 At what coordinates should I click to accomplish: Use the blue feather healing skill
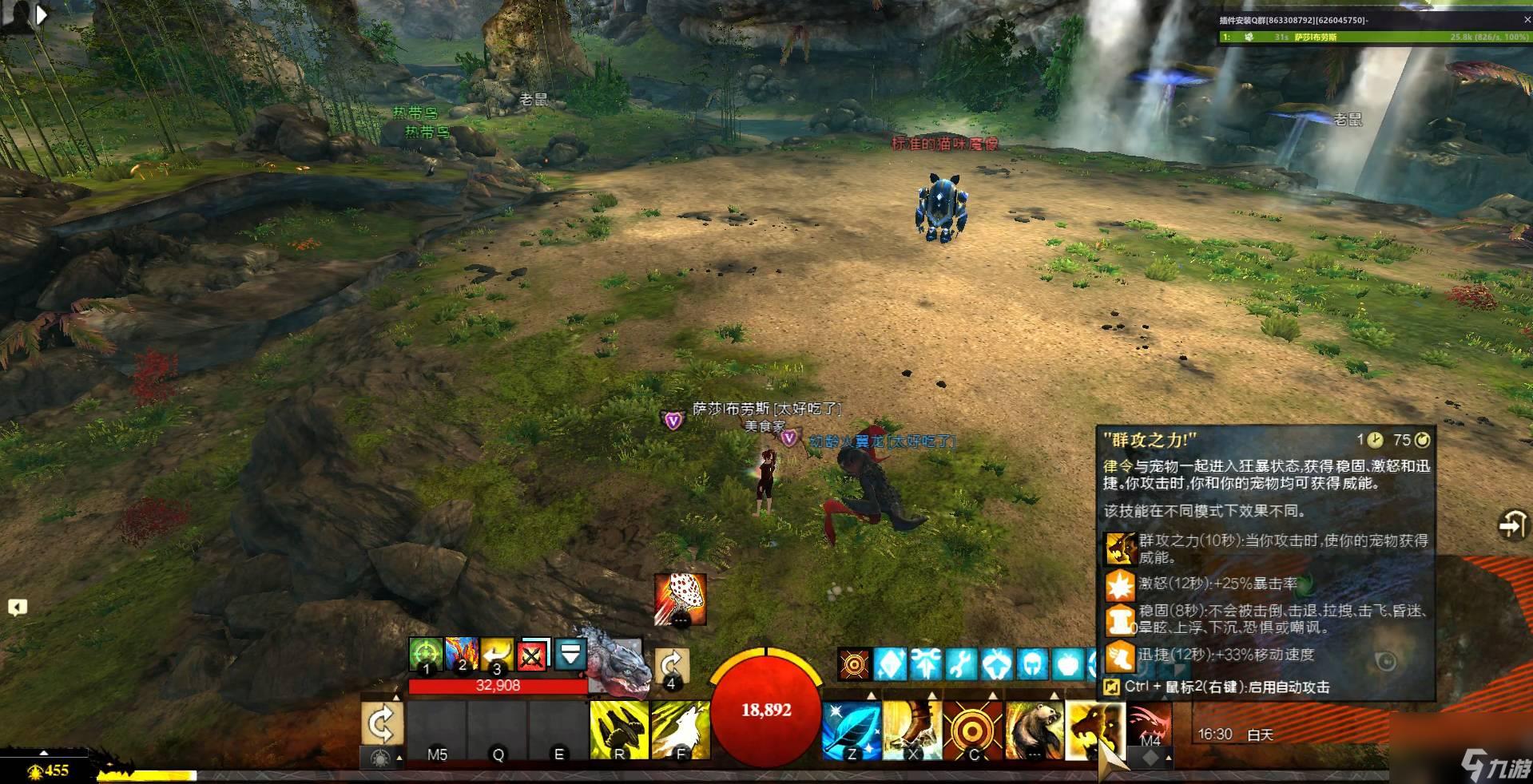coord(852,730)
